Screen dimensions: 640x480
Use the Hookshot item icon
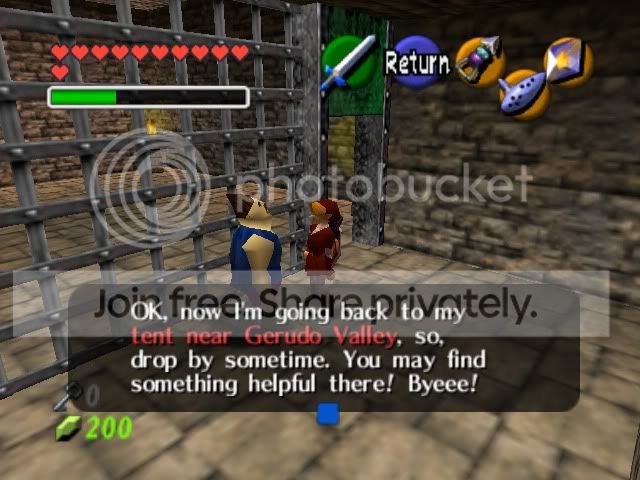(x=477, y=60)
